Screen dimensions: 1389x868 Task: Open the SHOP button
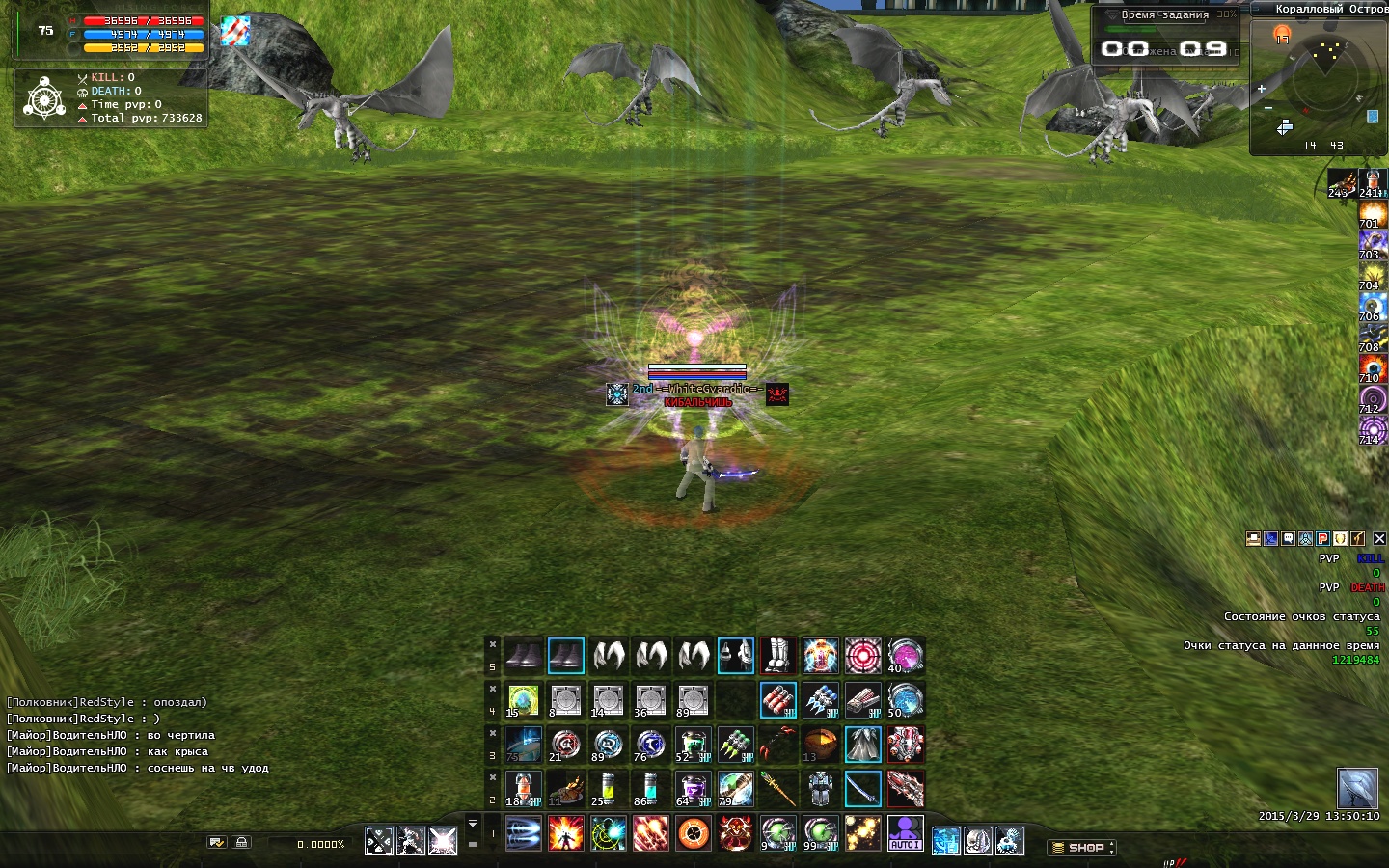1081,847
